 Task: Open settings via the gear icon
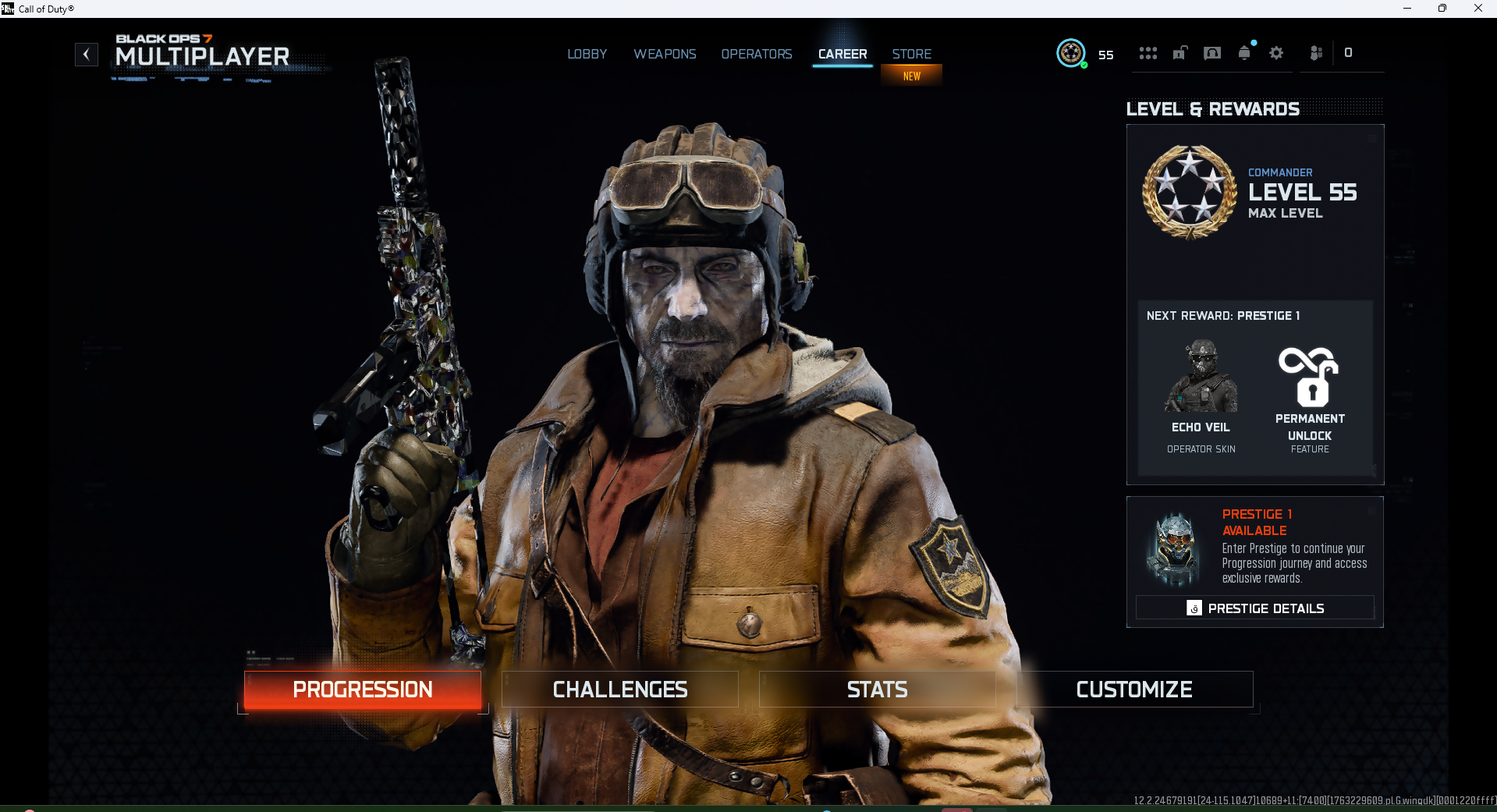(x=1276, y=54)
